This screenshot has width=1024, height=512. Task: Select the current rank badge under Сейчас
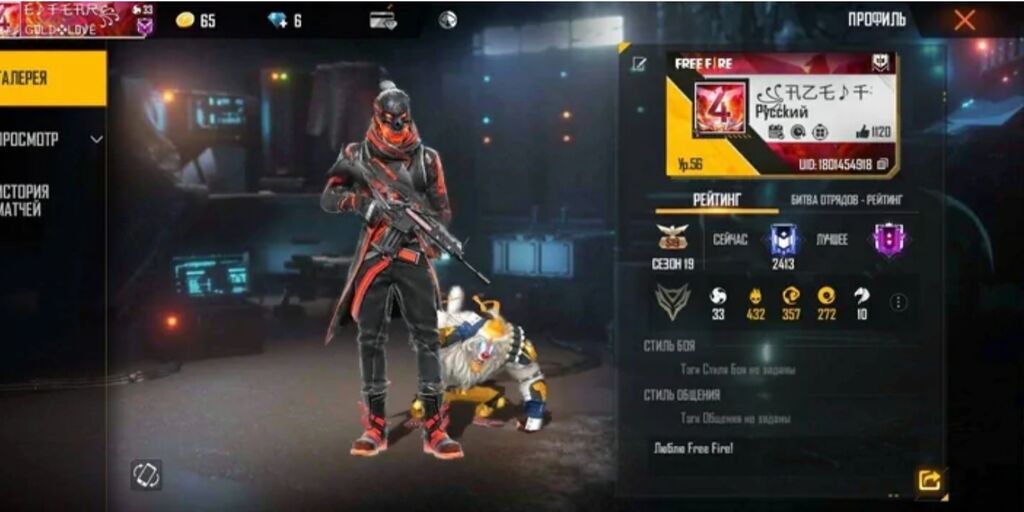click(x=782, y=240)
